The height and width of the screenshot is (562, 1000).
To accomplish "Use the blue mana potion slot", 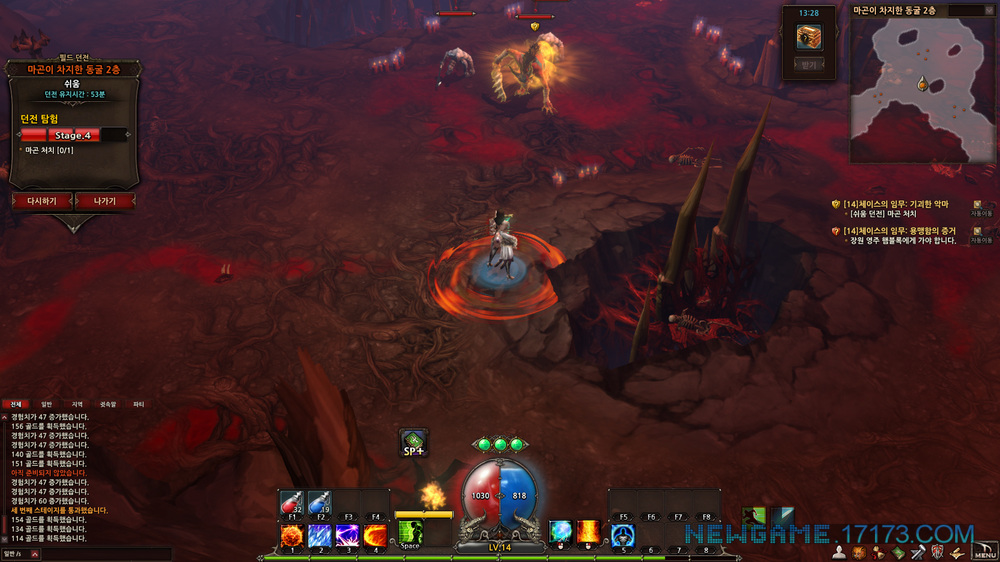I will (x=320, y=505).
